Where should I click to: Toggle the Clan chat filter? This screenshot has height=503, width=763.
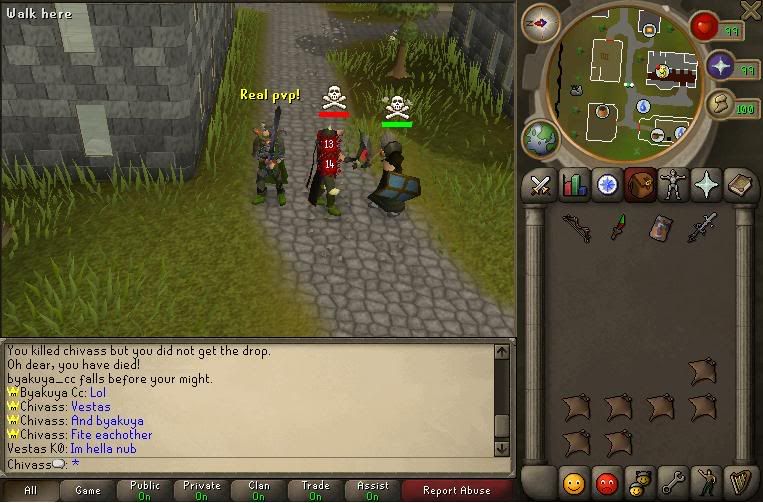click(259, 490)
